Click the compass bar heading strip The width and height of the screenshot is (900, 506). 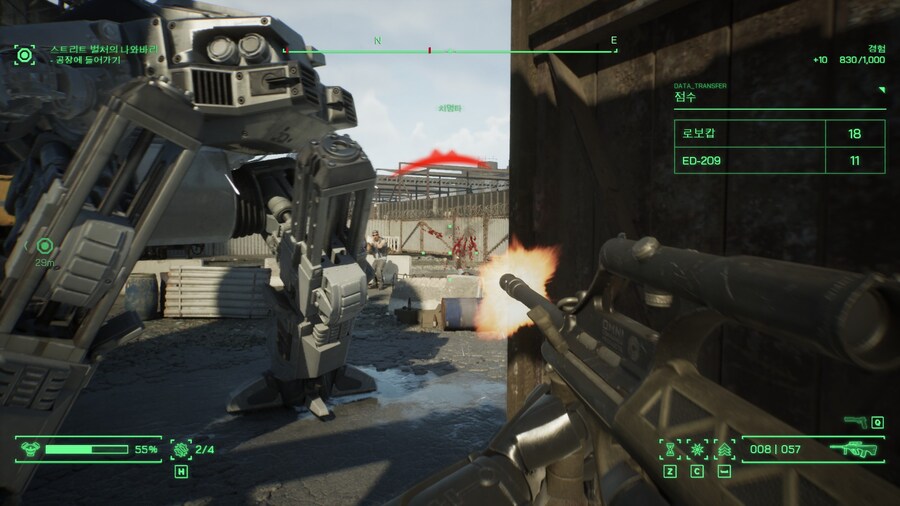pos(450,49)
